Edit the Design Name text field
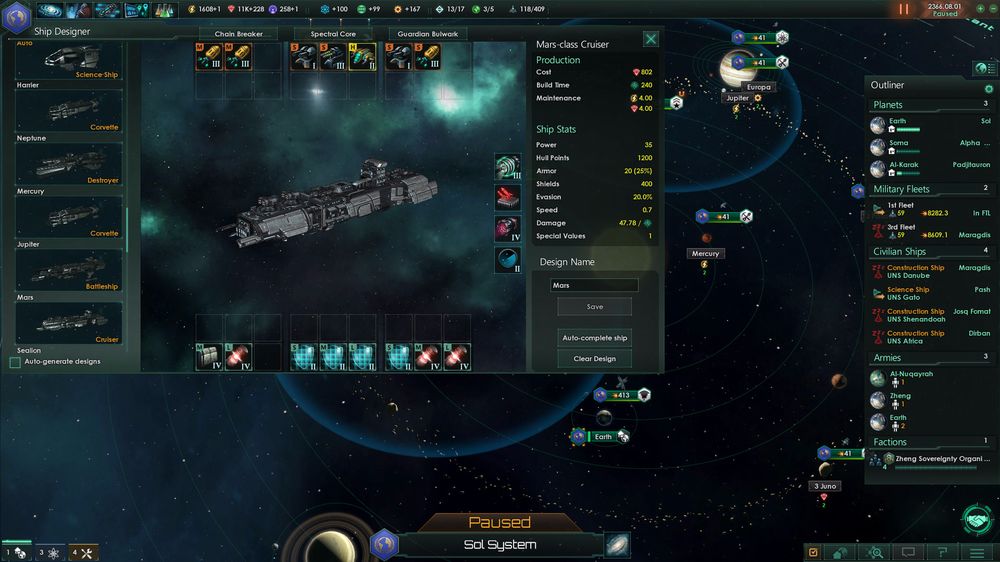The height and width of the screenshot is (562, 1000). click(595, 285)
